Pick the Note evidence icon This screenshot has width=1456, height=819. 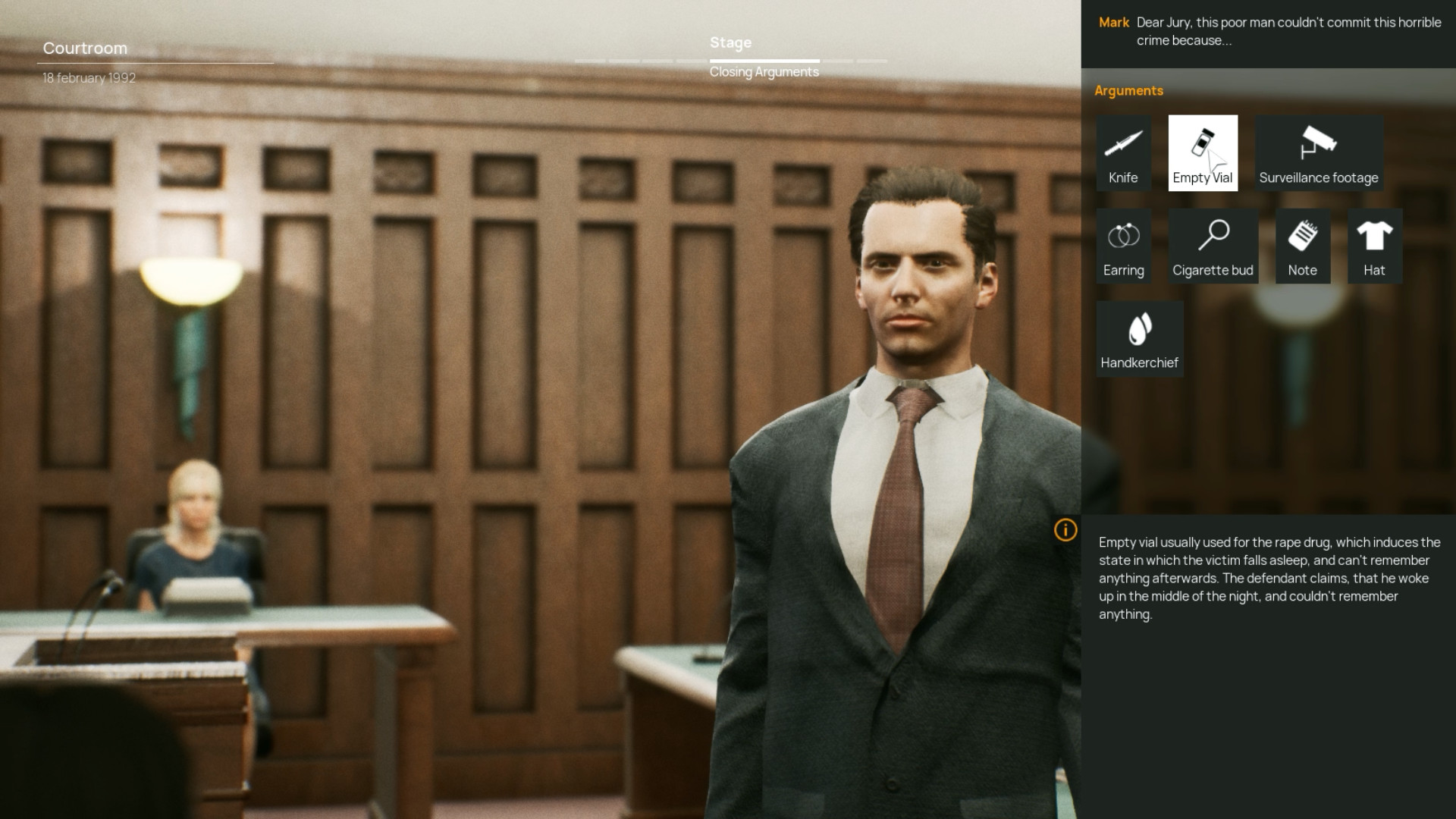tap(1302, 246)
